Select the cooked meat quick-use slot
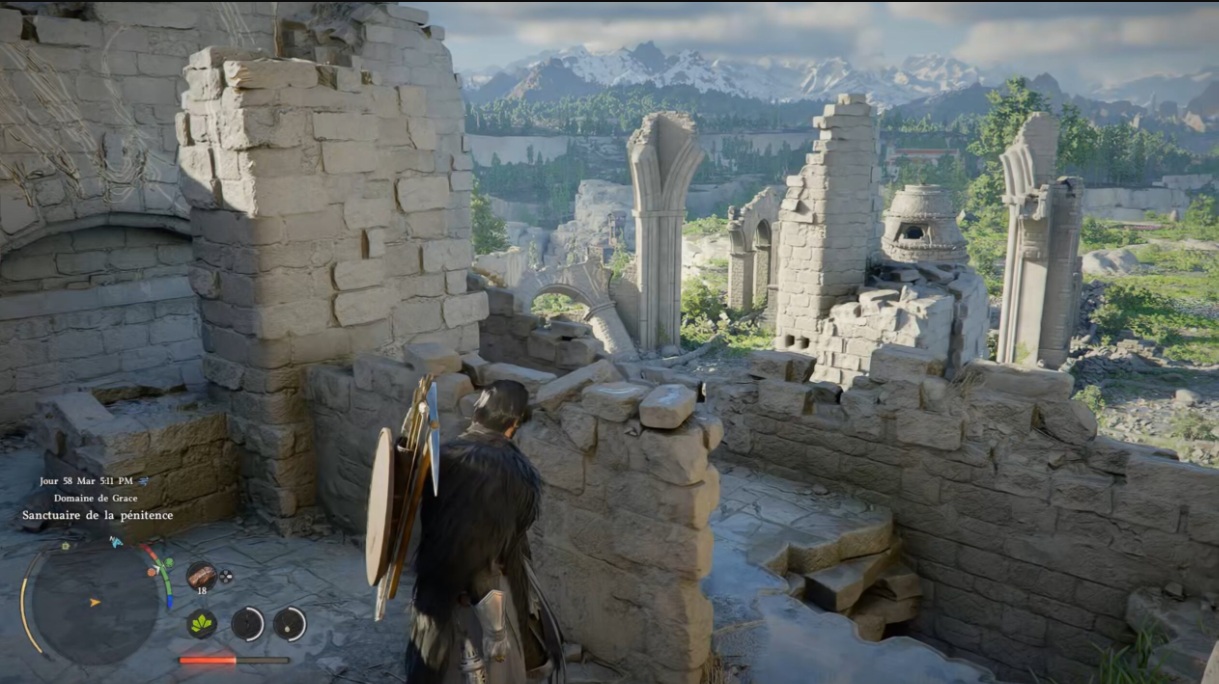Viewport: 1219px width, 684px height. pos(201,575)
